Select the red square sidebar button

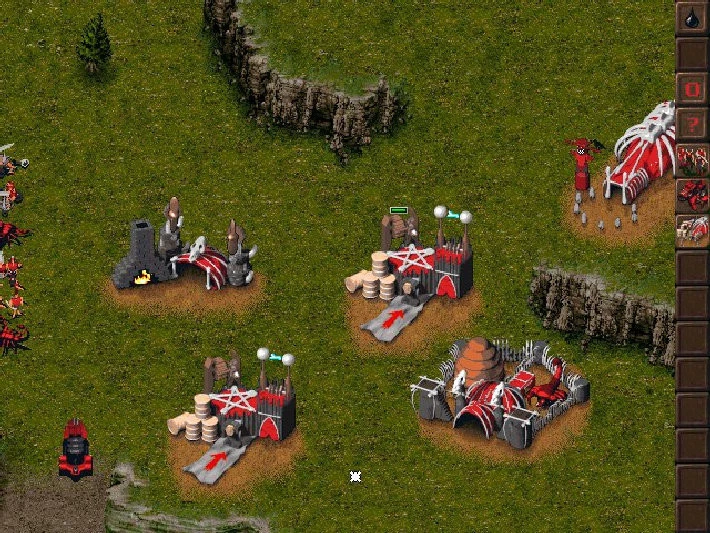tap(692, 88)
